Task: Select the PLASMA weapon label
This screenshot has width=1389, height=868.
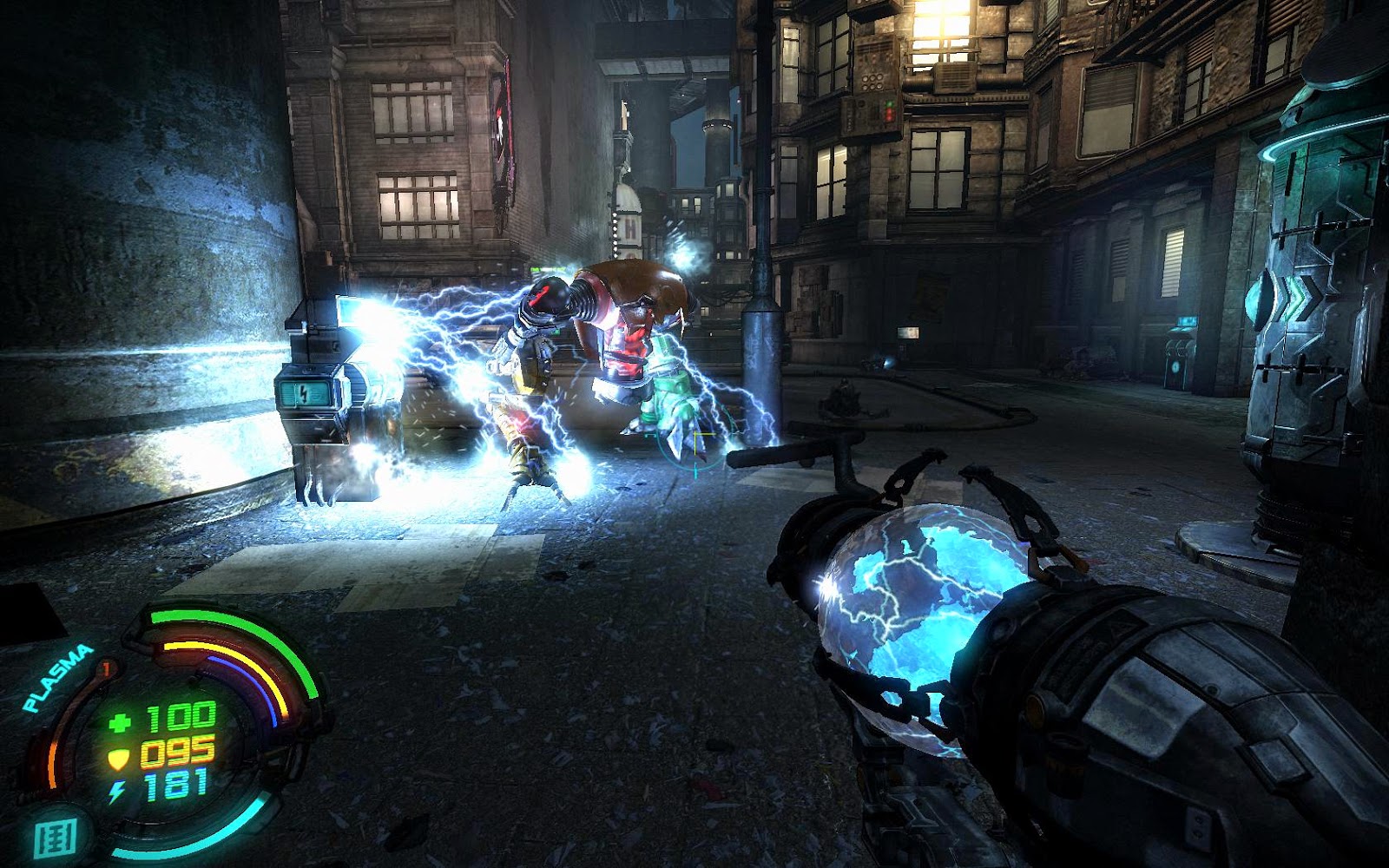Action: click(57, 678)
